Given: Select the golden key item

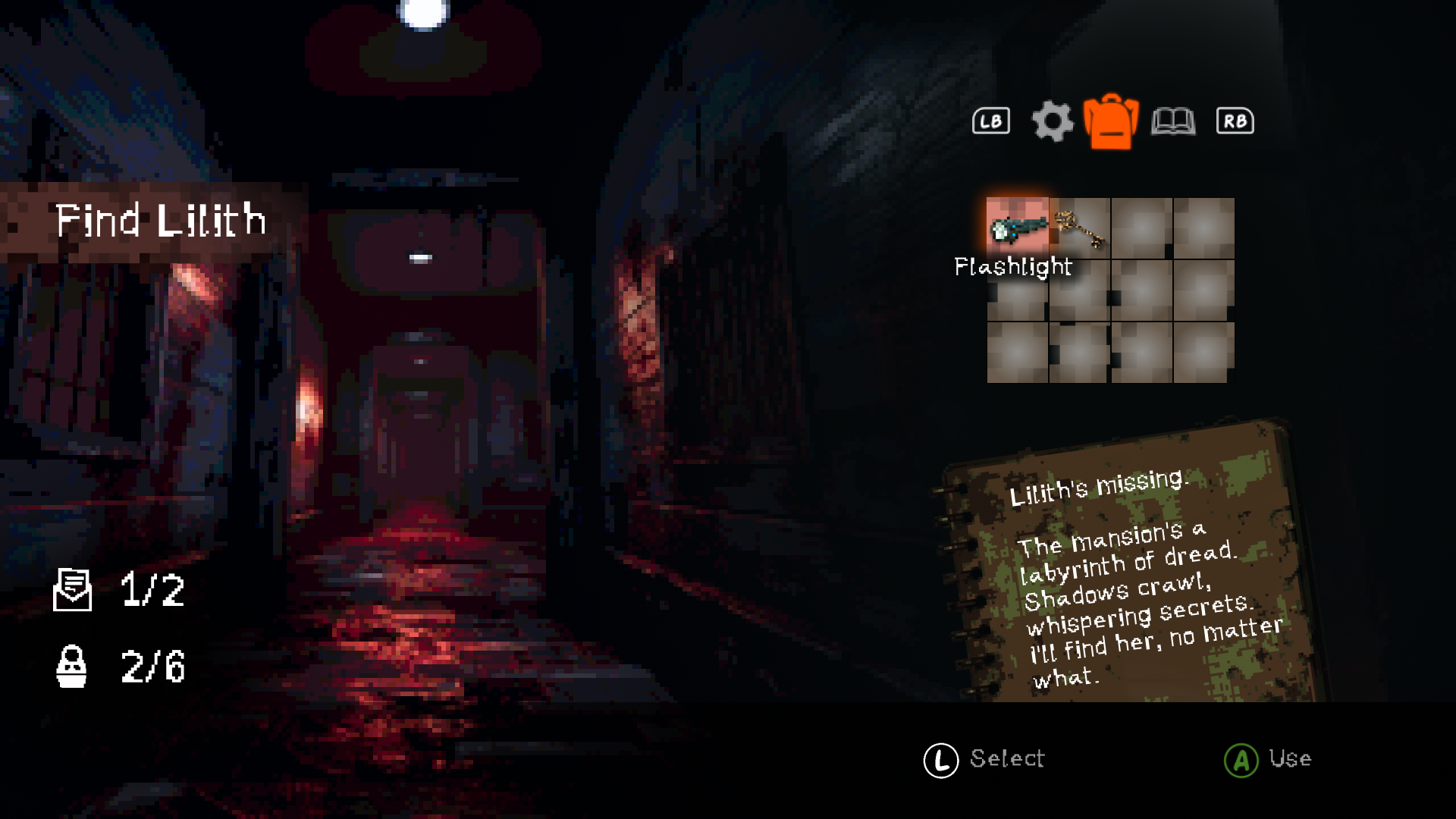Looking at the screenshot, I should [x=1078, y=227].
